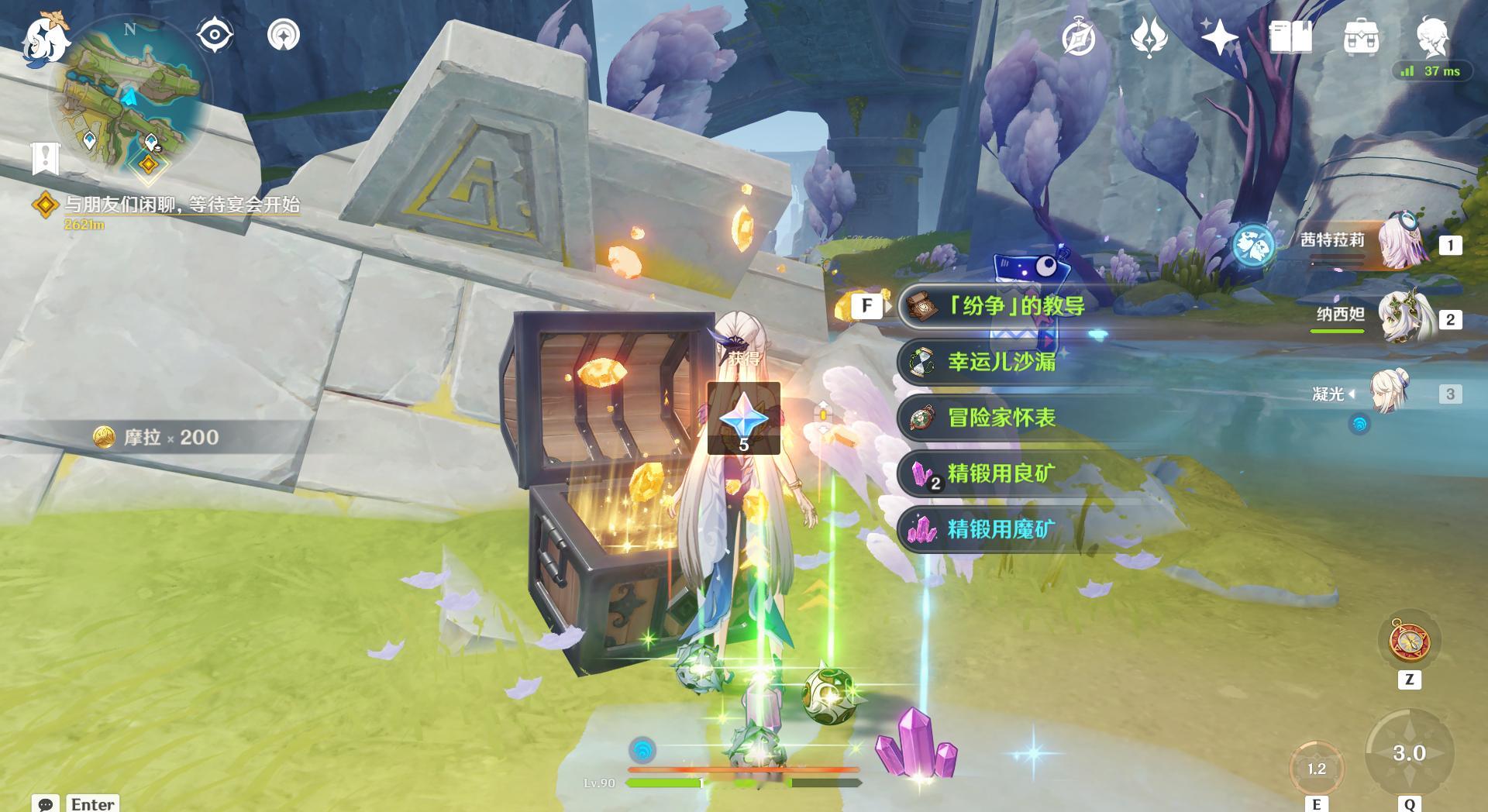
Task: Pick up 精锻用魔矿 item
Action: tap(1001, 529)
